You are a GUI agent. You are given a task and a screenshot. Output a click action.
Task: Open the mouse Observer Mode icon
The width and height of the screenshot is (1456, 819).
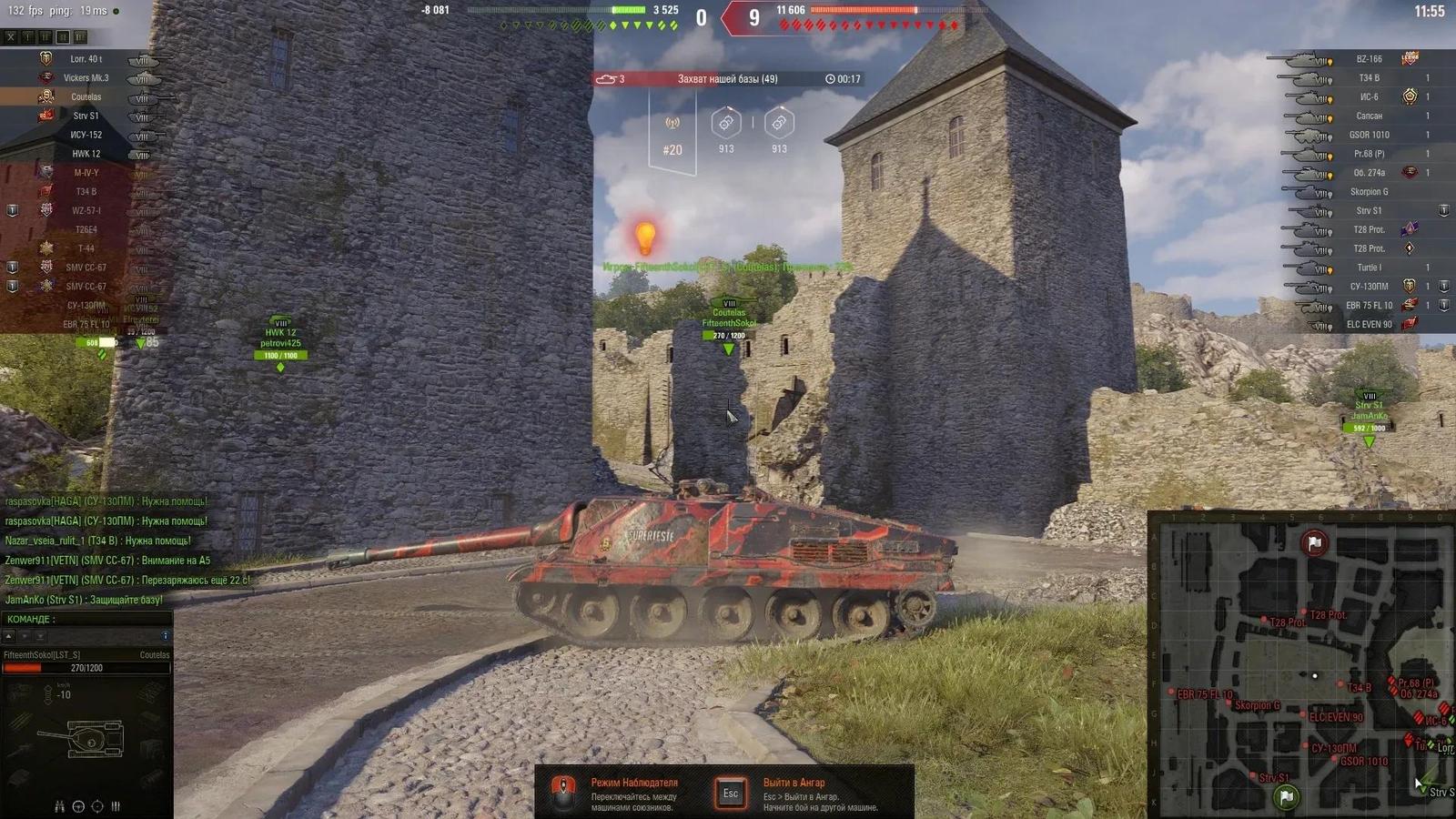click(566, 791)
